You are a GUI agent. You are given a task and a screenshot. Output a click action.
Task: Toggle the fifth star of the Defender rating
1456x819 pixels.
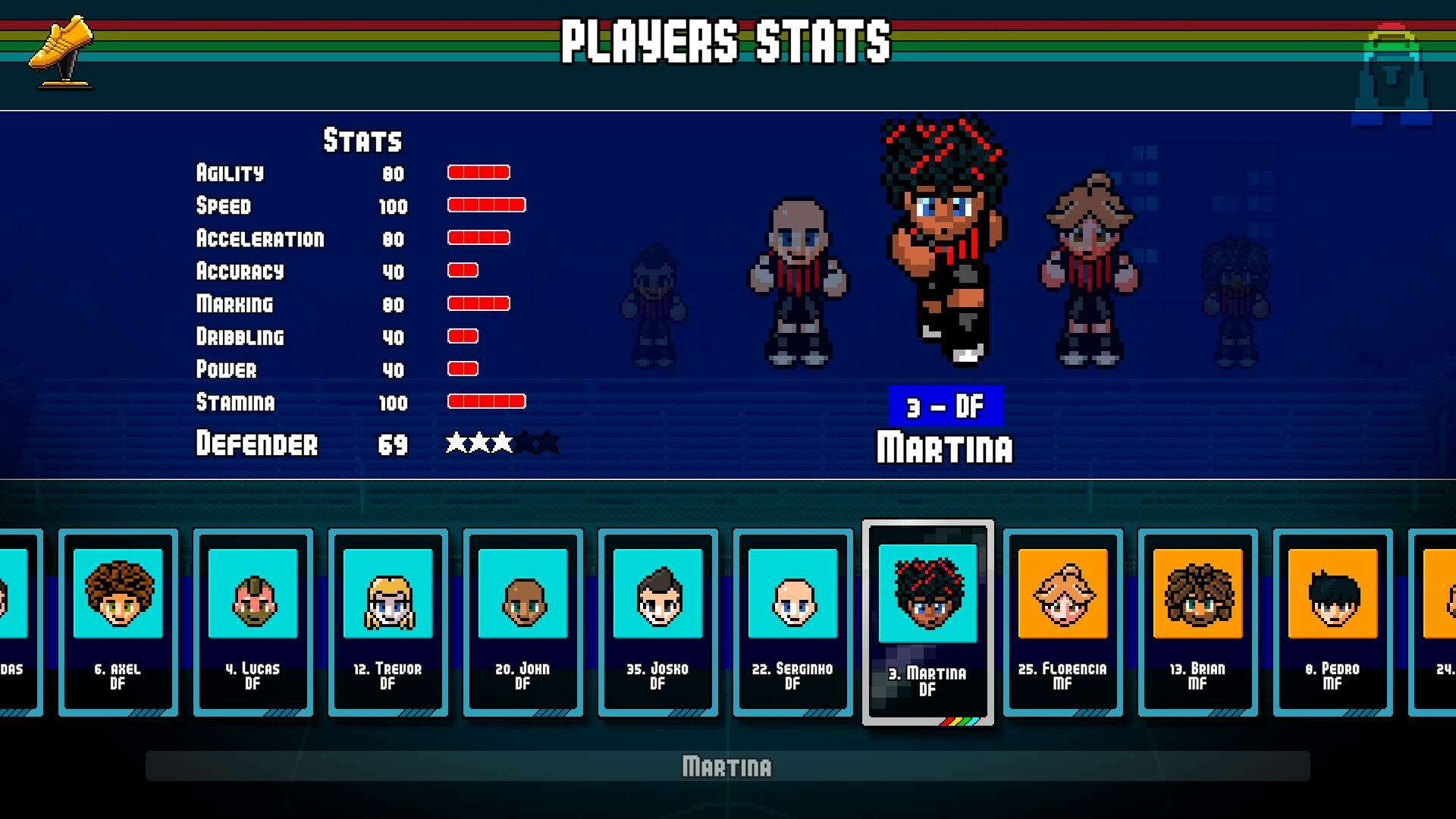click(x=547, y=443)
